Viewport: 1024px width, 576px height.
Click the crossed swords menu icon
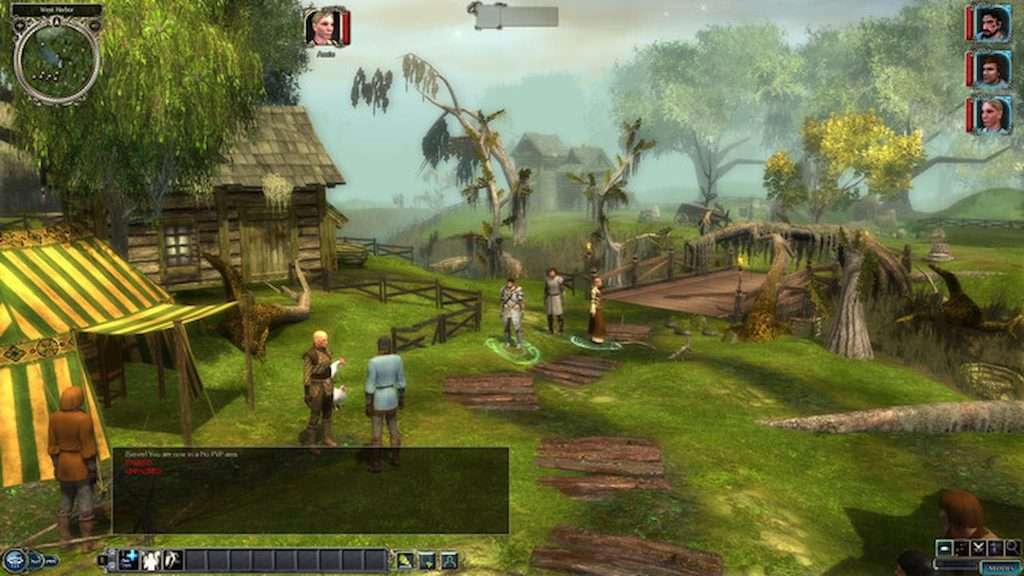coord(978,547)
